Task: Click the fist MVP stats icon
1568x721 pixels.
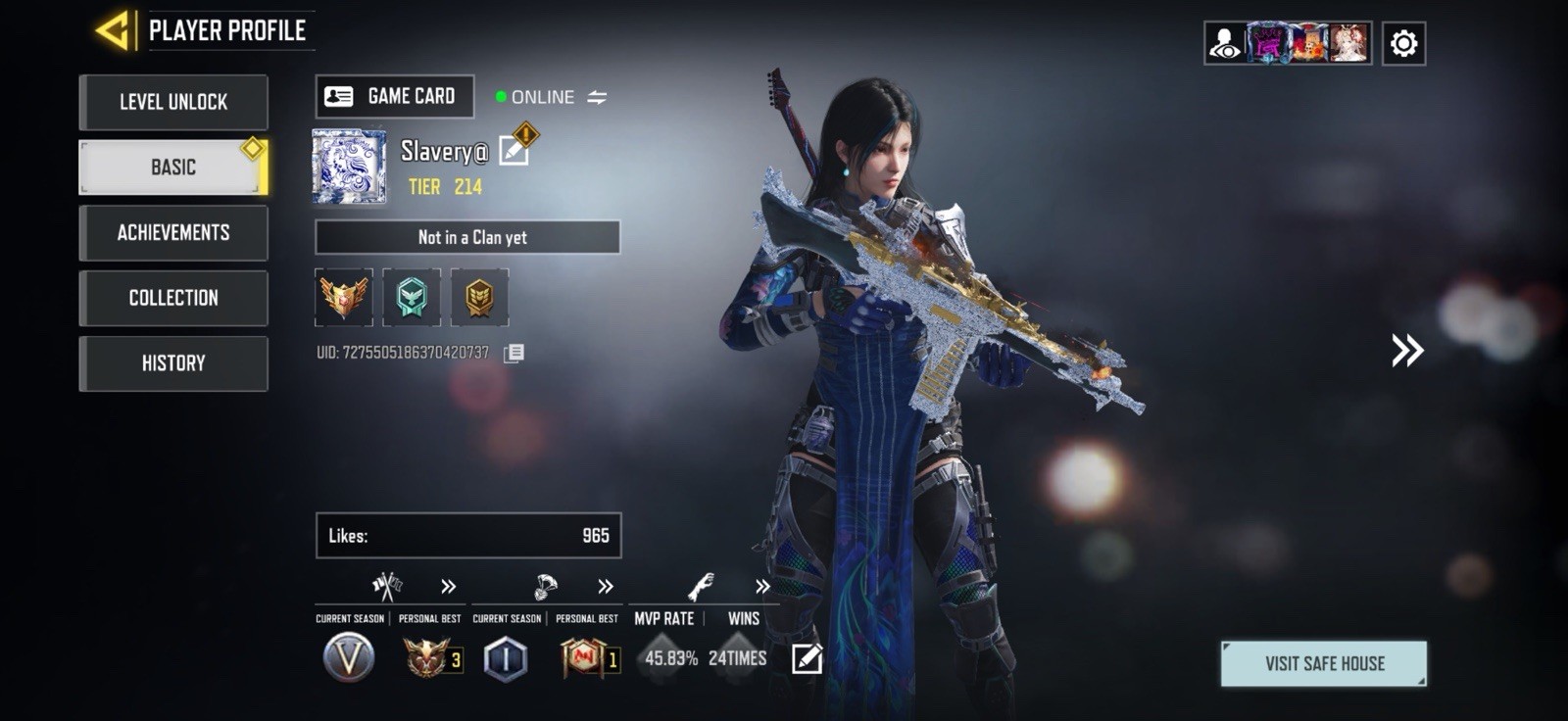Action: [x=702, y=586]
